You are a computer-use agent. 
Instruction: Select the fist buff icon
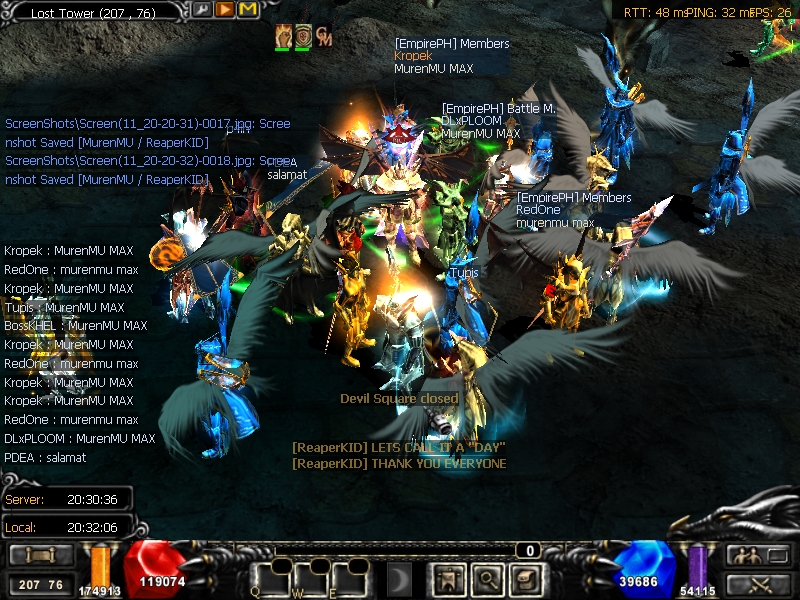283,36
